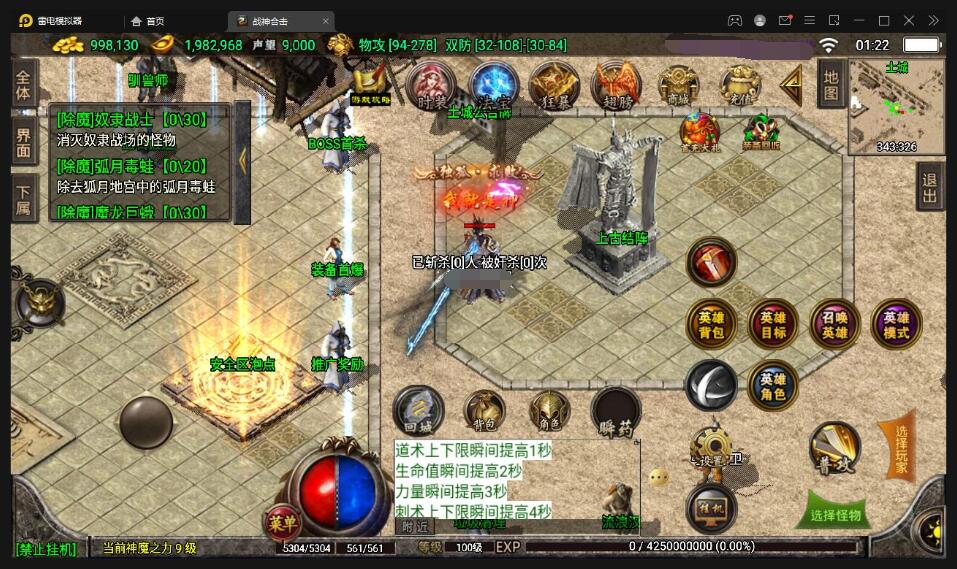
Task: Click the 选择怪物 select monster button
Action: 837,515
